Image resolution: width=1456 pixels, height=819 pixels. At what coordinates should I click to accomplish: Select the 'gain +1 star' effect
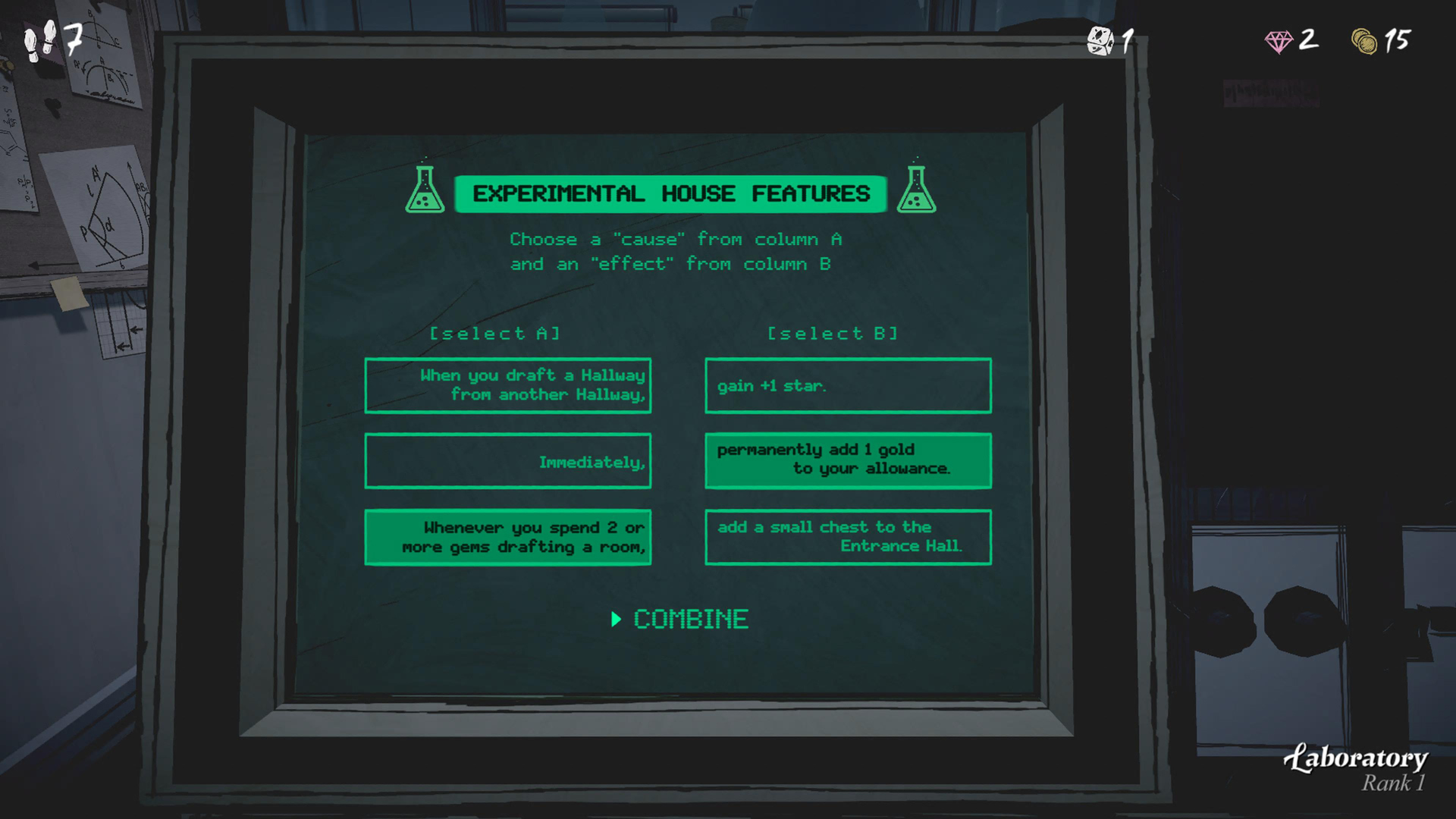pos(848,385)
